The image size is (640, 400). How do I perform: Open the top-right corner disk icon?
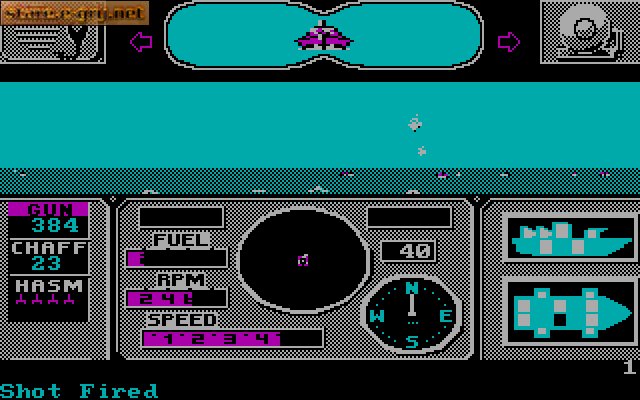[590, 30]
